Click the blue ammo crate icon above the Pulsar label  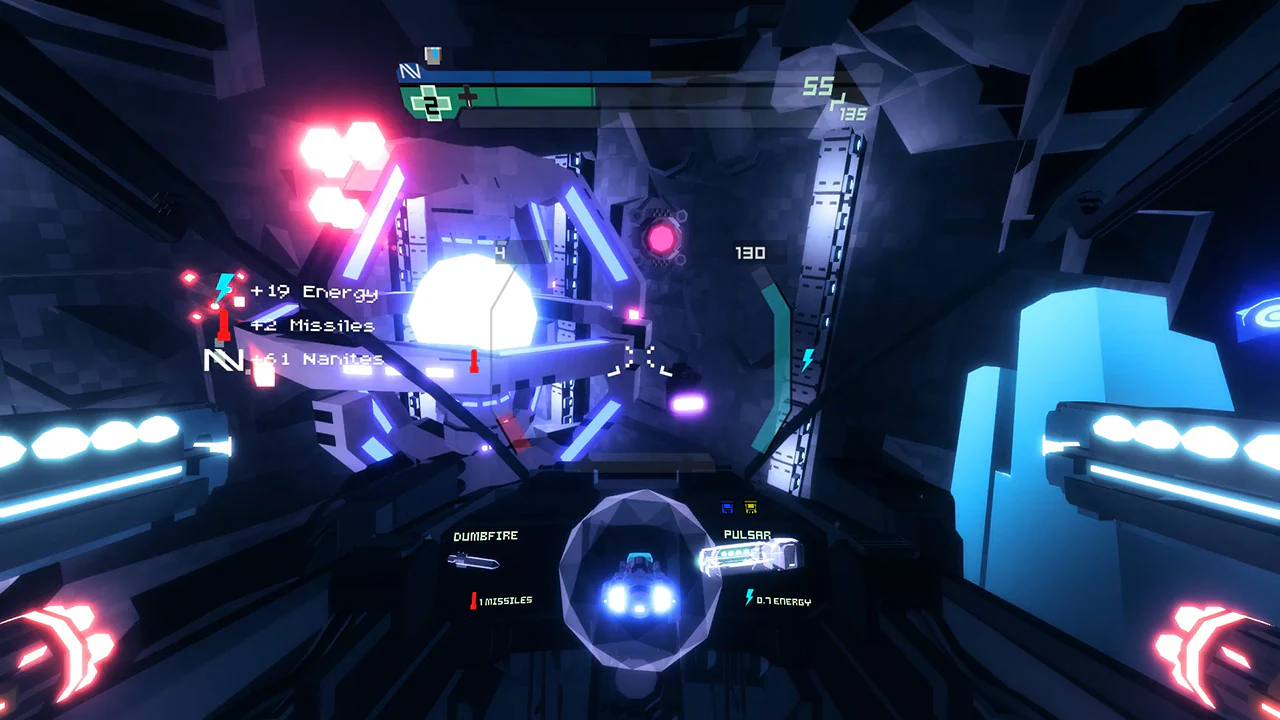(x=726, y=508)
